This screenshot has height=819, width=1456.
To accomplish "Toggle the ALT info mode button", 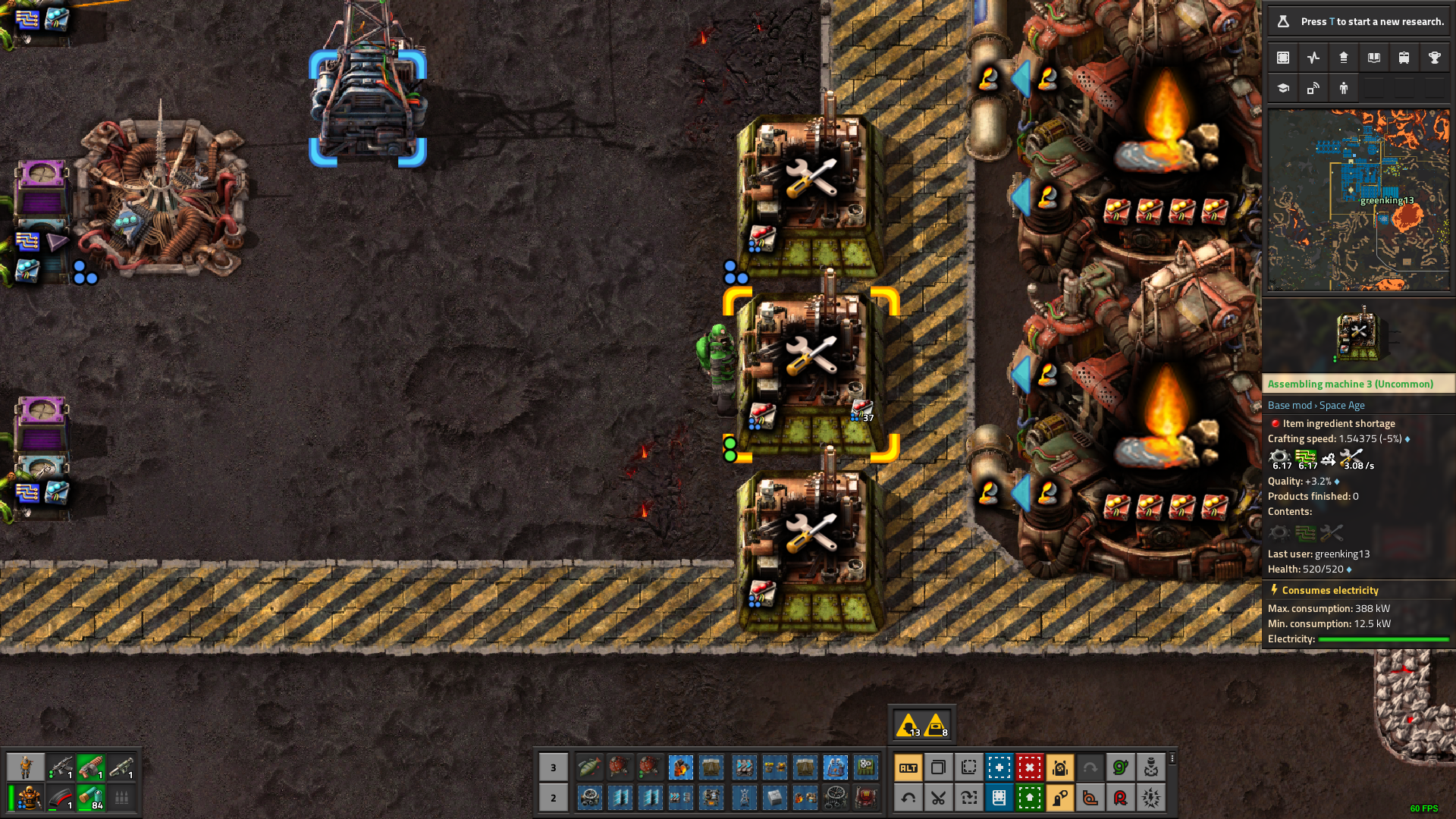I will tap(908, 767).
